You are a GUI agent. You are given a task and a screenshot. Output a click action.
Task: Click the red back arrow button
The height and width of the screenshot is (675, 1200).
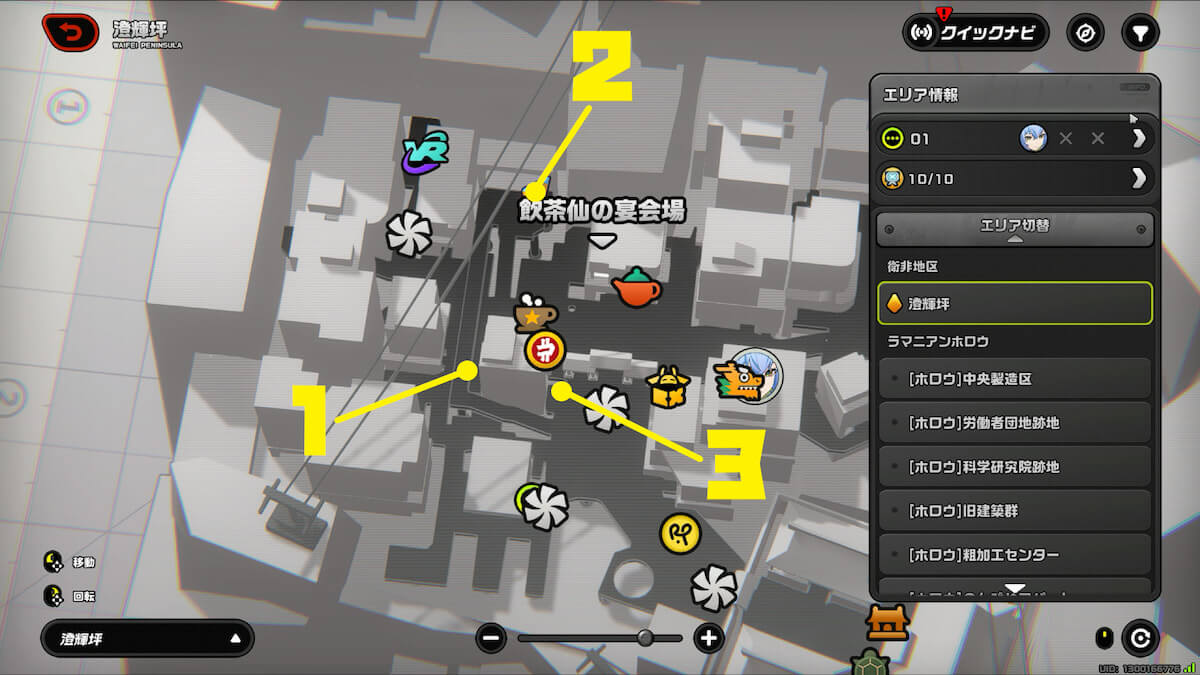[70, 33]
